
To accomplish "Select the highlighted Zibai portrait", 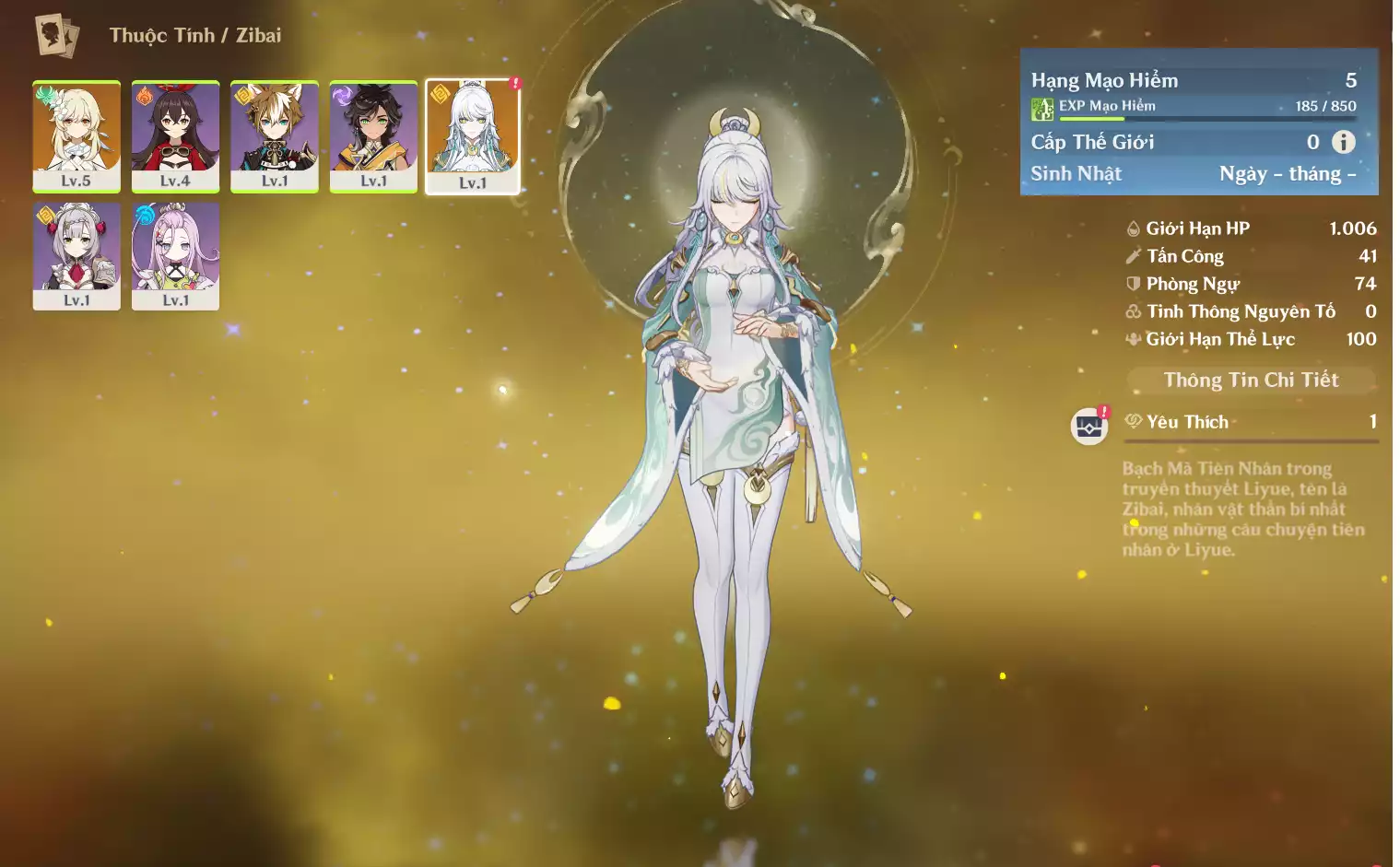I will [473, 135].
